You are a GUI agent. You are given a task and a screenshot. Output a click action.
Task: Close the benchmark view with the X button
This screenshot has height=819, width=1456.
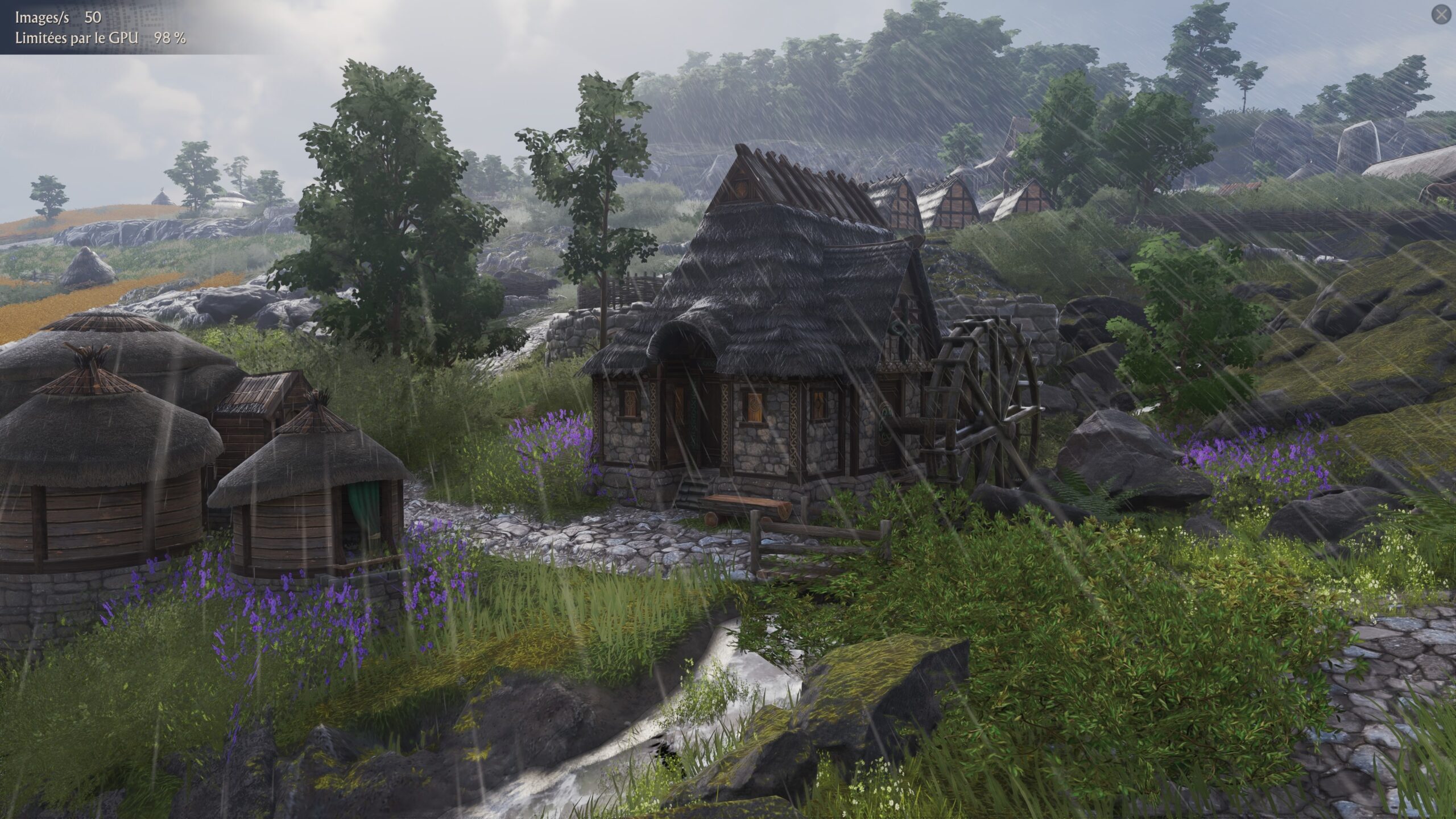(1441, 15)
